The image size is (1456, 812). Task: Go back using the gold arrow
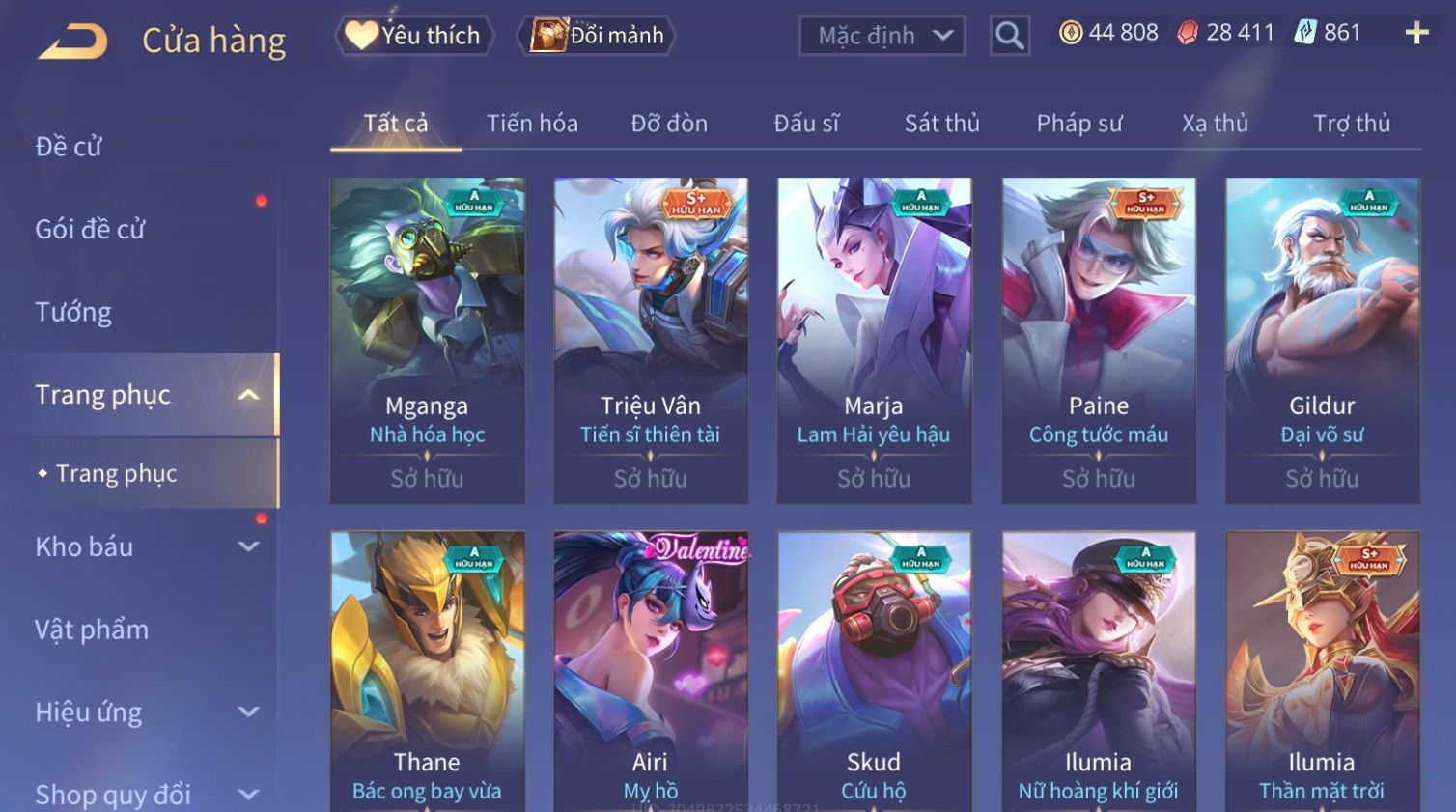[72, 41]
